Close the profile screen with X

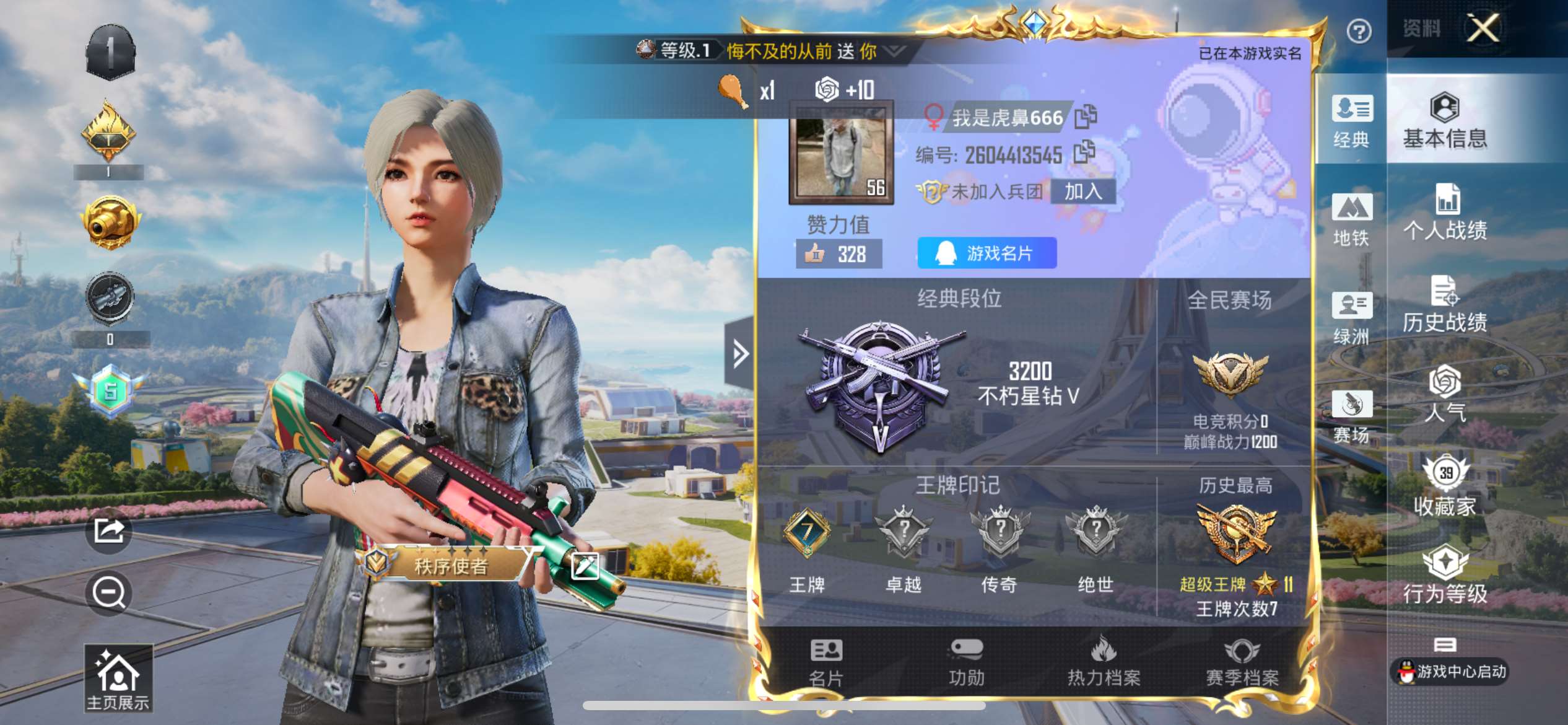1483,29
